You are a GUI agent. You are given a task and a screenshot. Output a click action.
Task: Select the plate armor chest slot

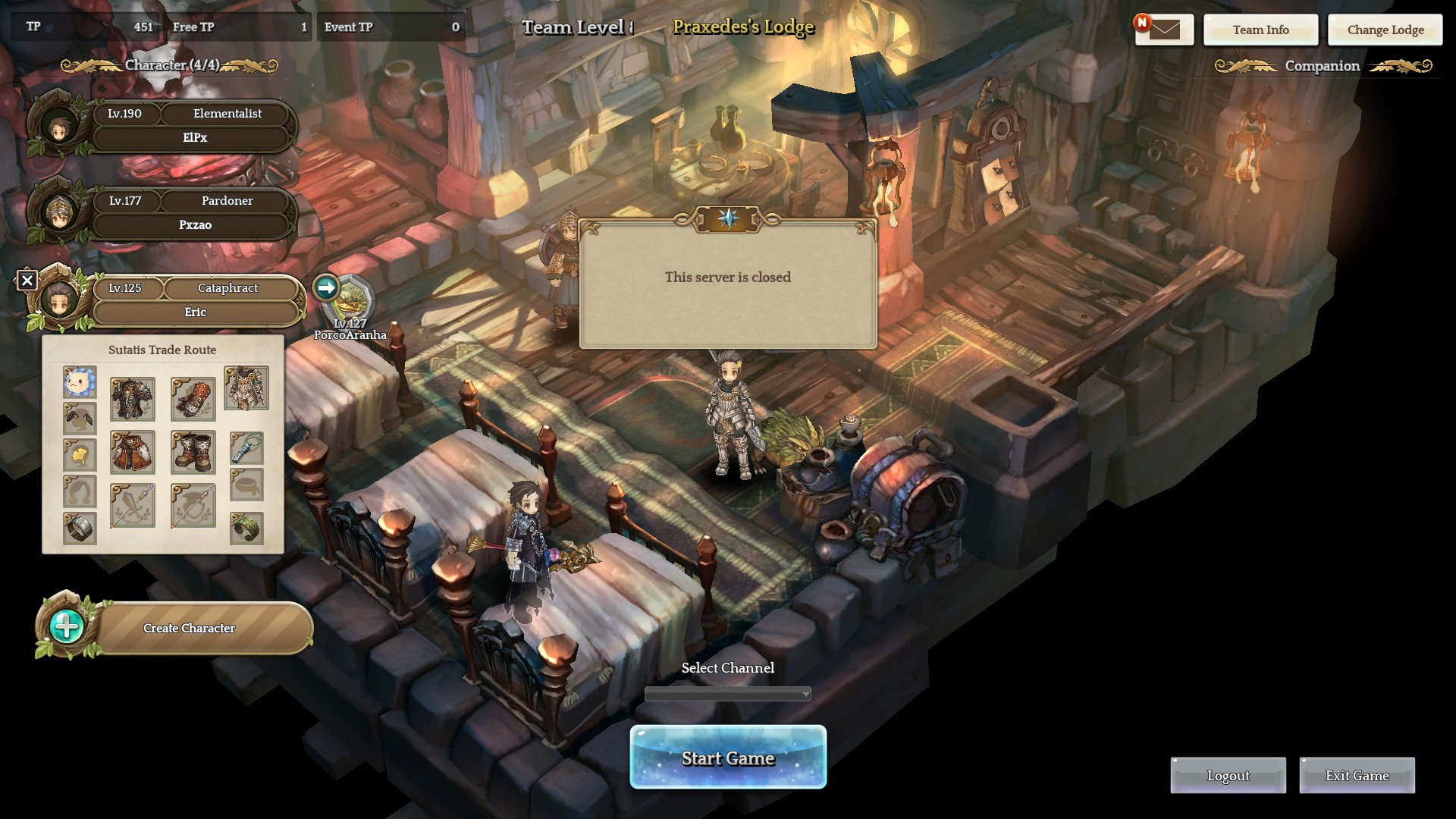[133, 399]
